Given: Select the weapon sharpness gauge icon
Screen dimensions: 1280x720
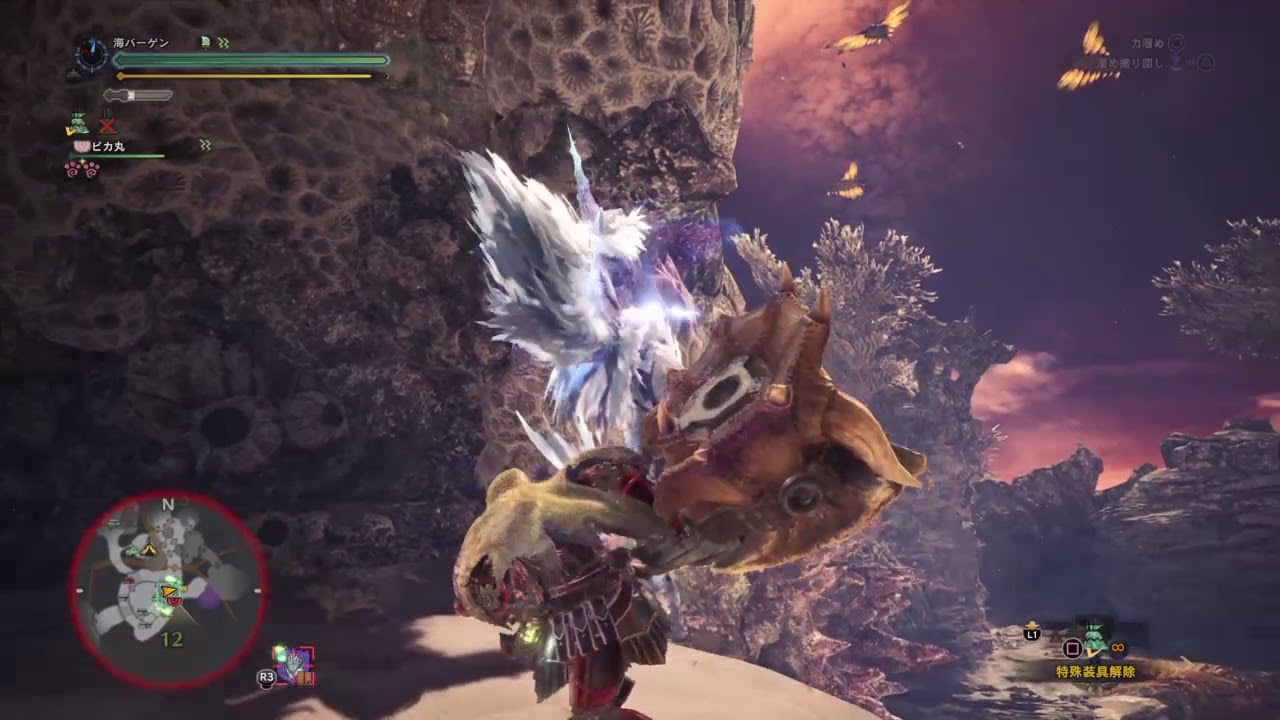Looking at the screenshot, I should (138, 95).
